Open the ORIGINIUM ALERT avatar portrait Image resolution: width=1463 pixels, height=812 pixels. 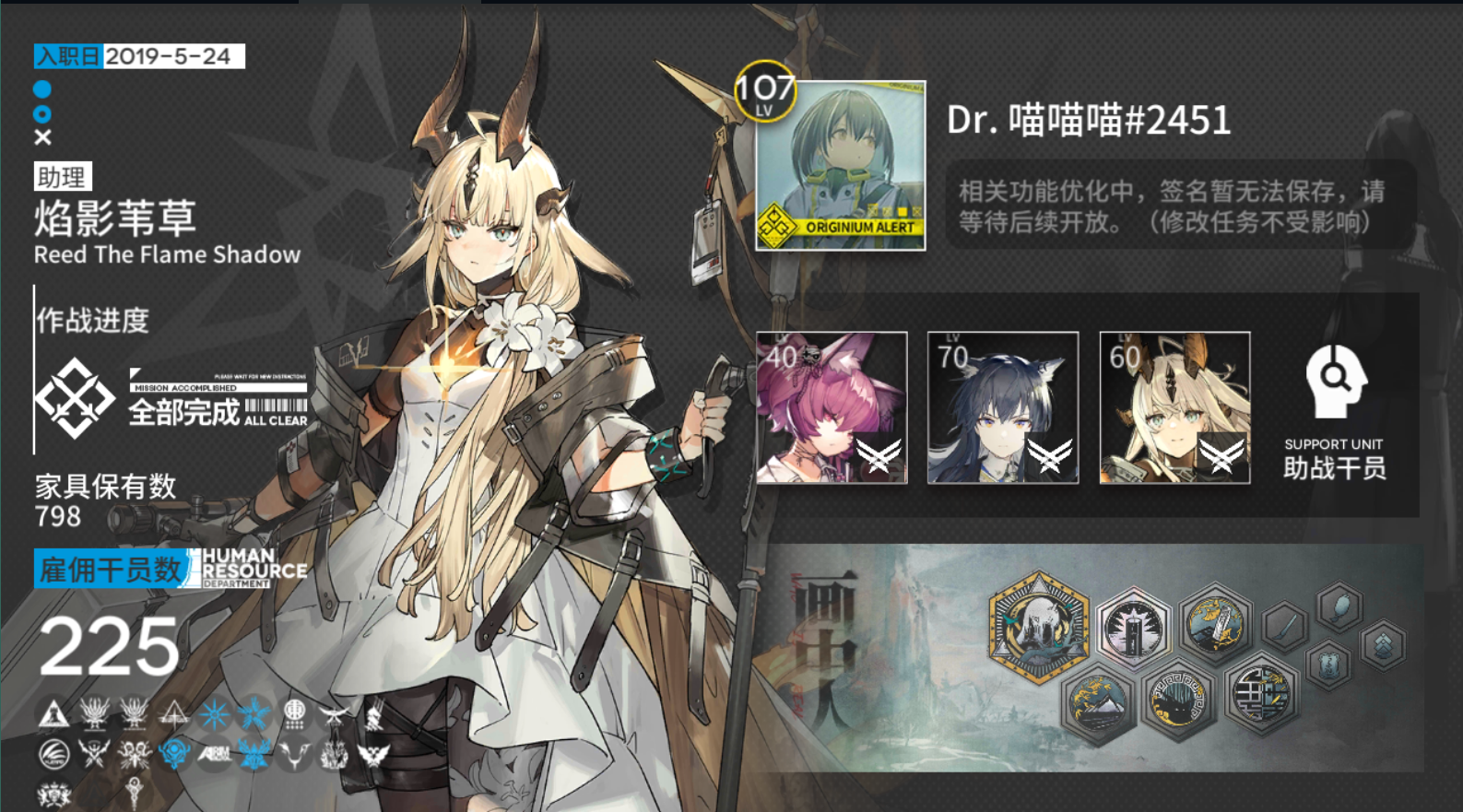(842, 166)
